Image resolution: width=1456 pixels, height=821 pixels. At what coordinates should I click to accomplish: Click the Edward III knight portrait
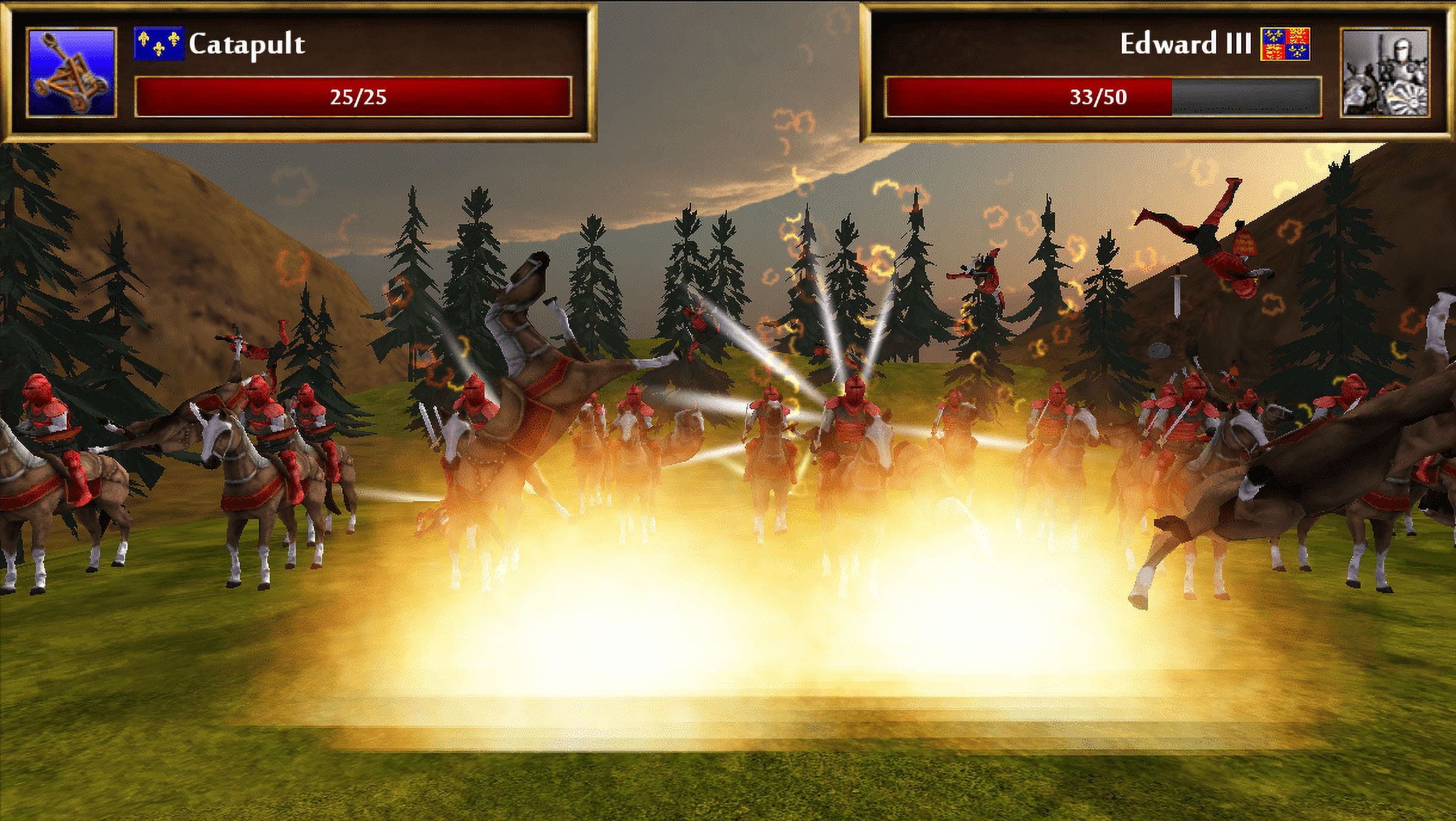coord(1384,73)
